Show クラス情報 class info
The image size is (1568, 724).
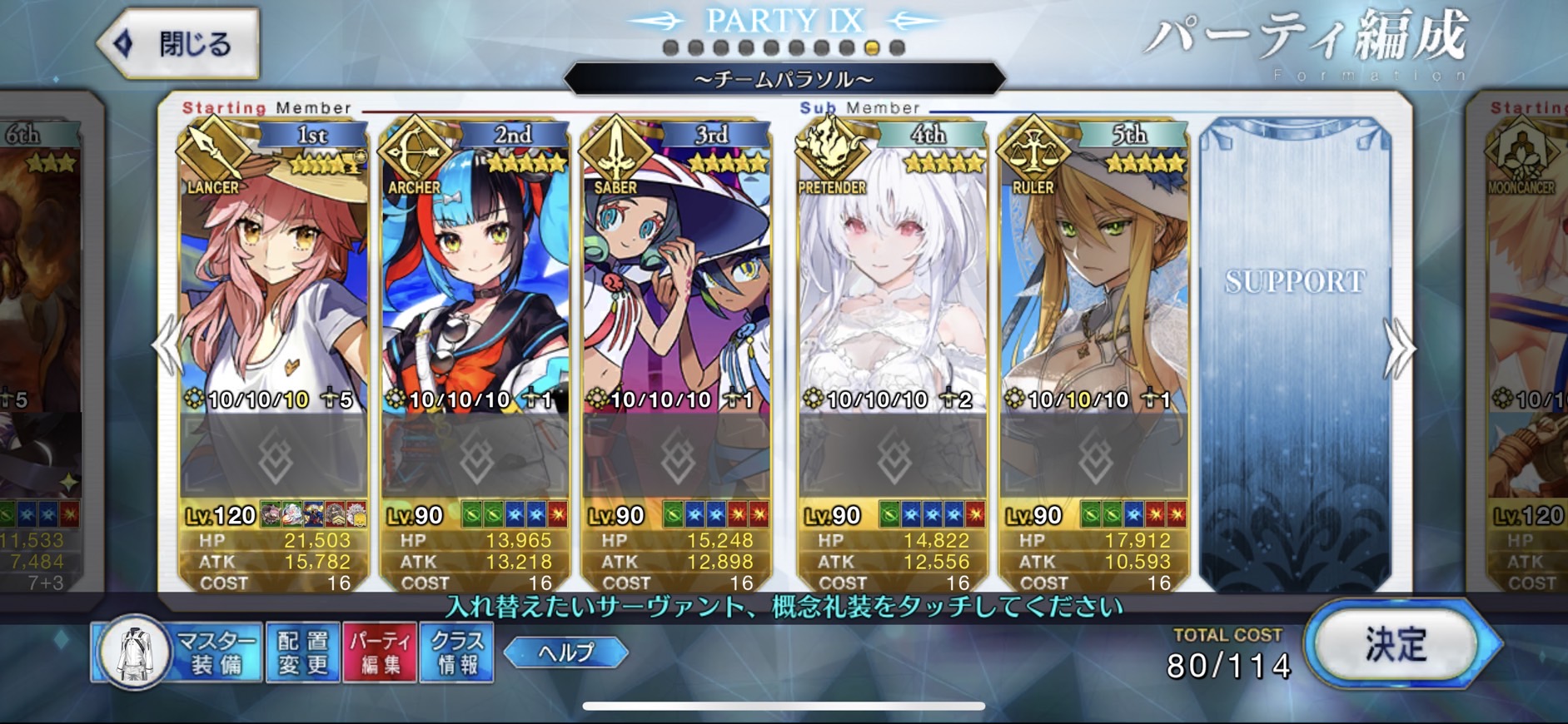pos(457,652)
